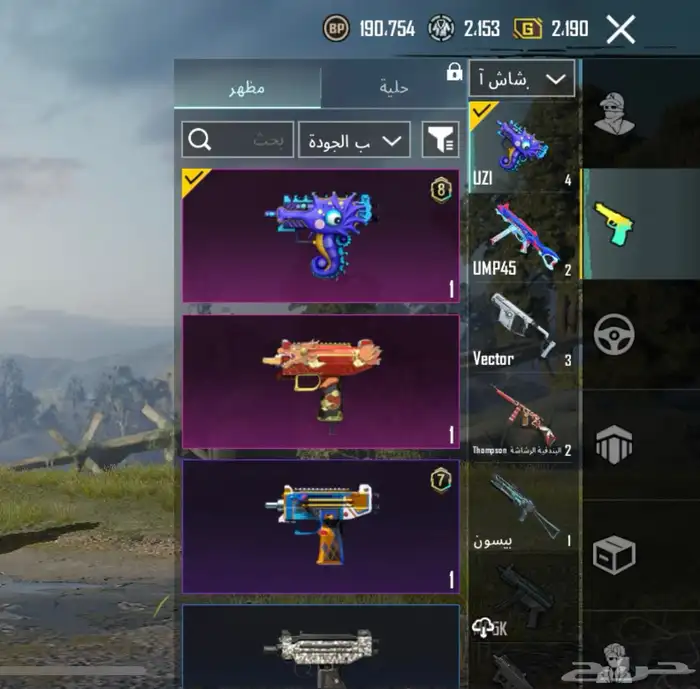Select the red and gold UZI skin
700x689 pixels.
point(320,381)
